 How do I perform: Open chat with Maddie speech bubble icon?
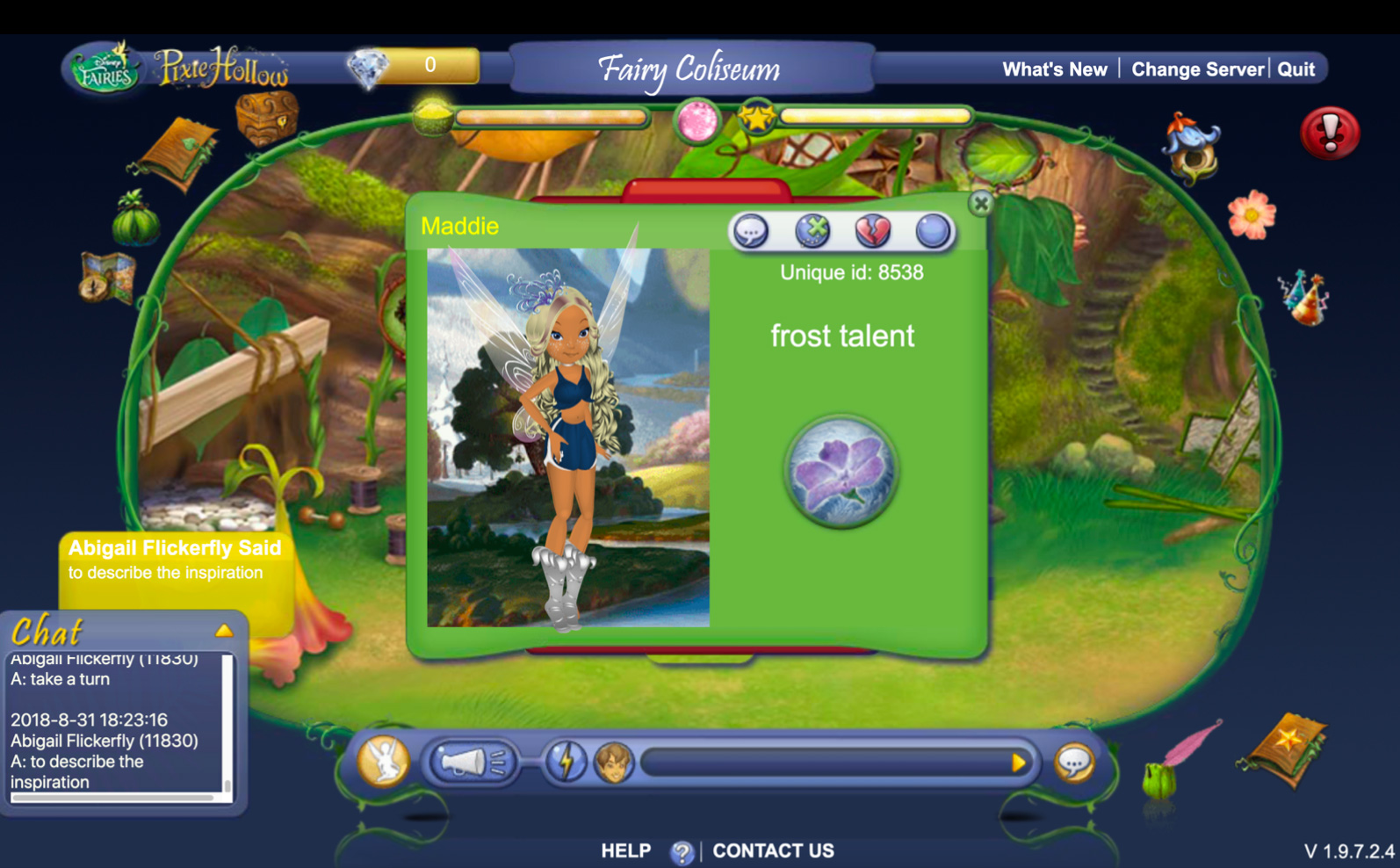751,231
